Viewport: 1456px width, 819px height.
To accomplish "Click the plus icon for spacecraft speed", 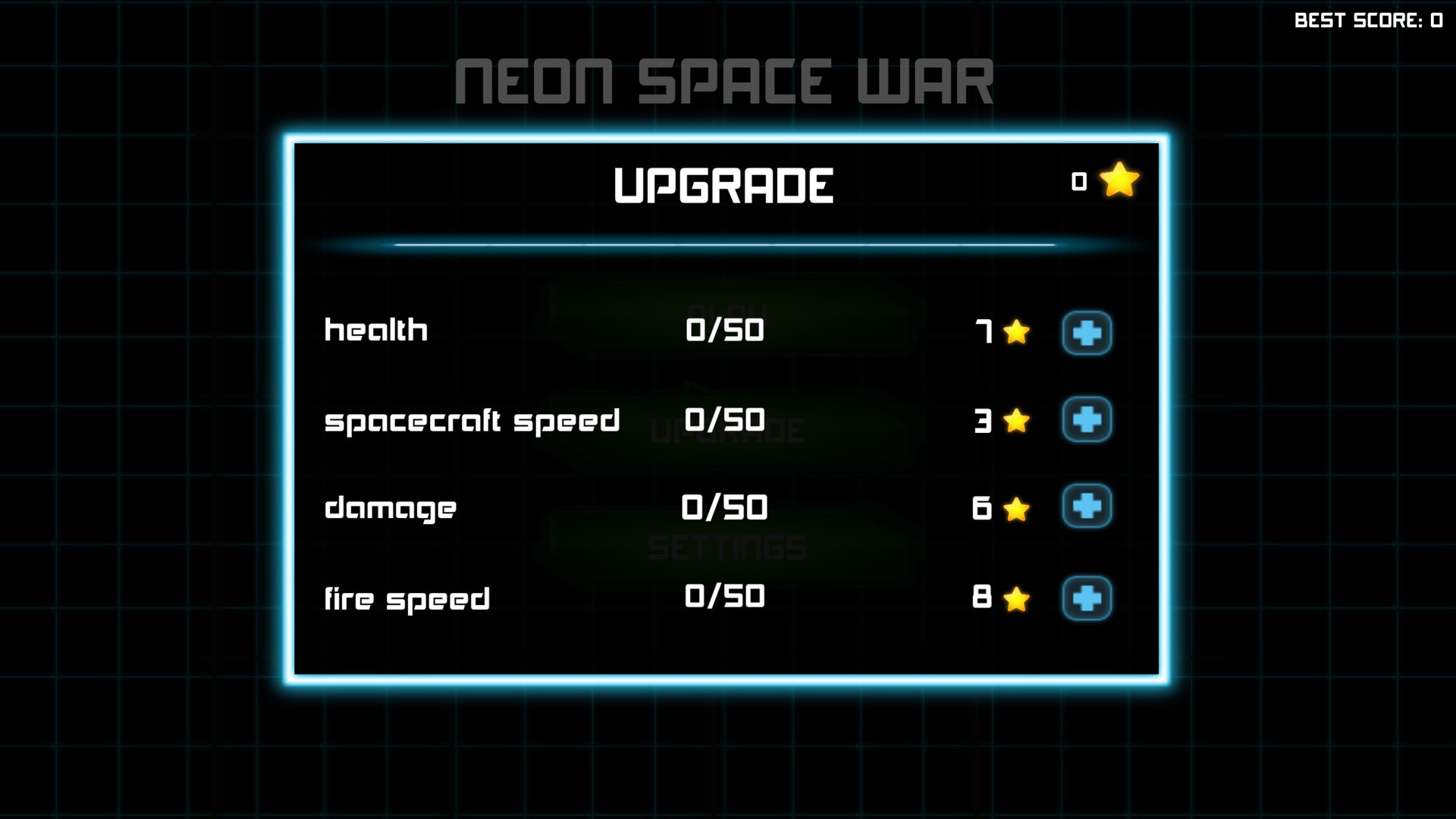I will tap(1087, 420).
